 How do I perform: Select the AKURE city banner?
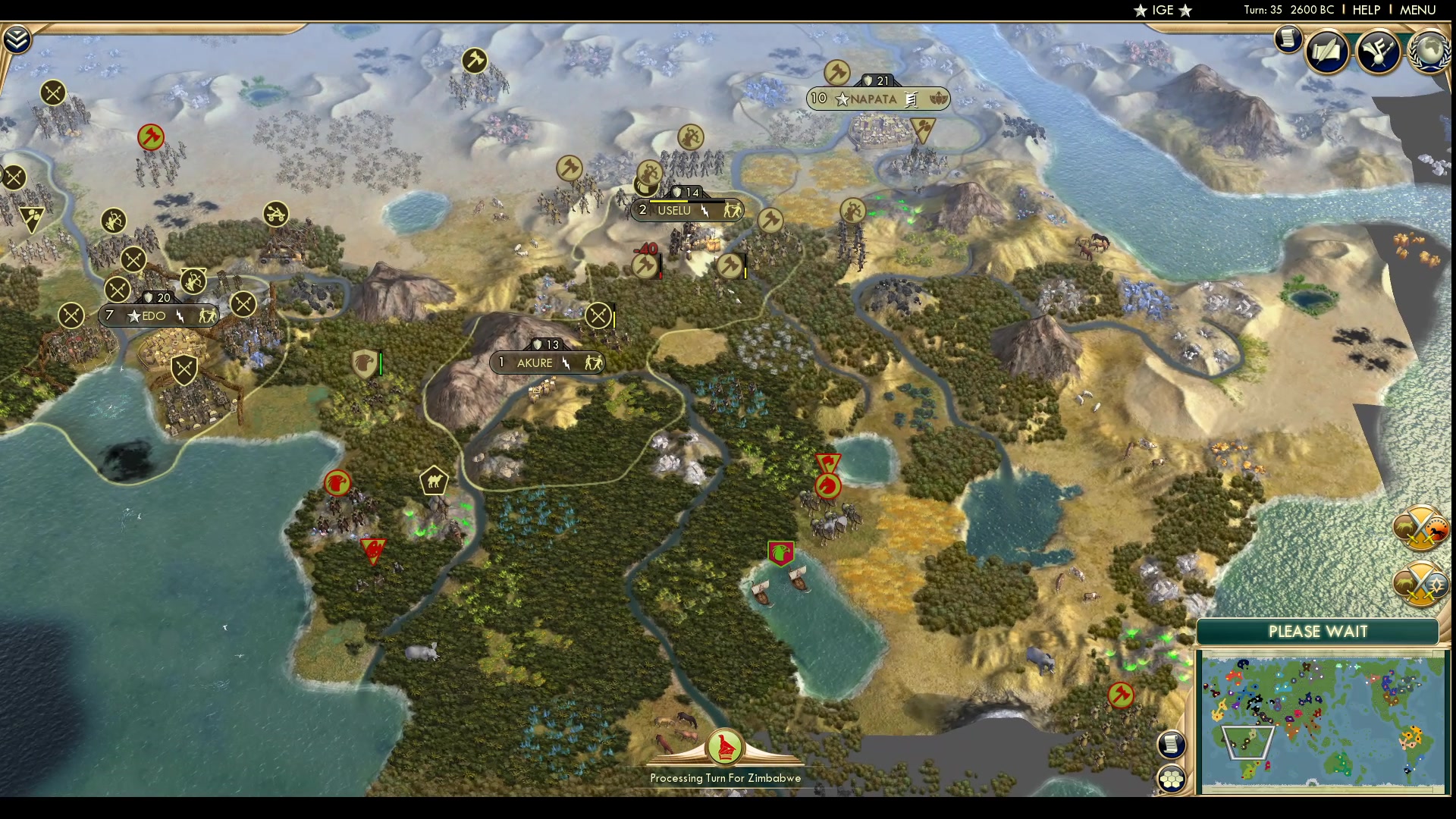[548, 362]
